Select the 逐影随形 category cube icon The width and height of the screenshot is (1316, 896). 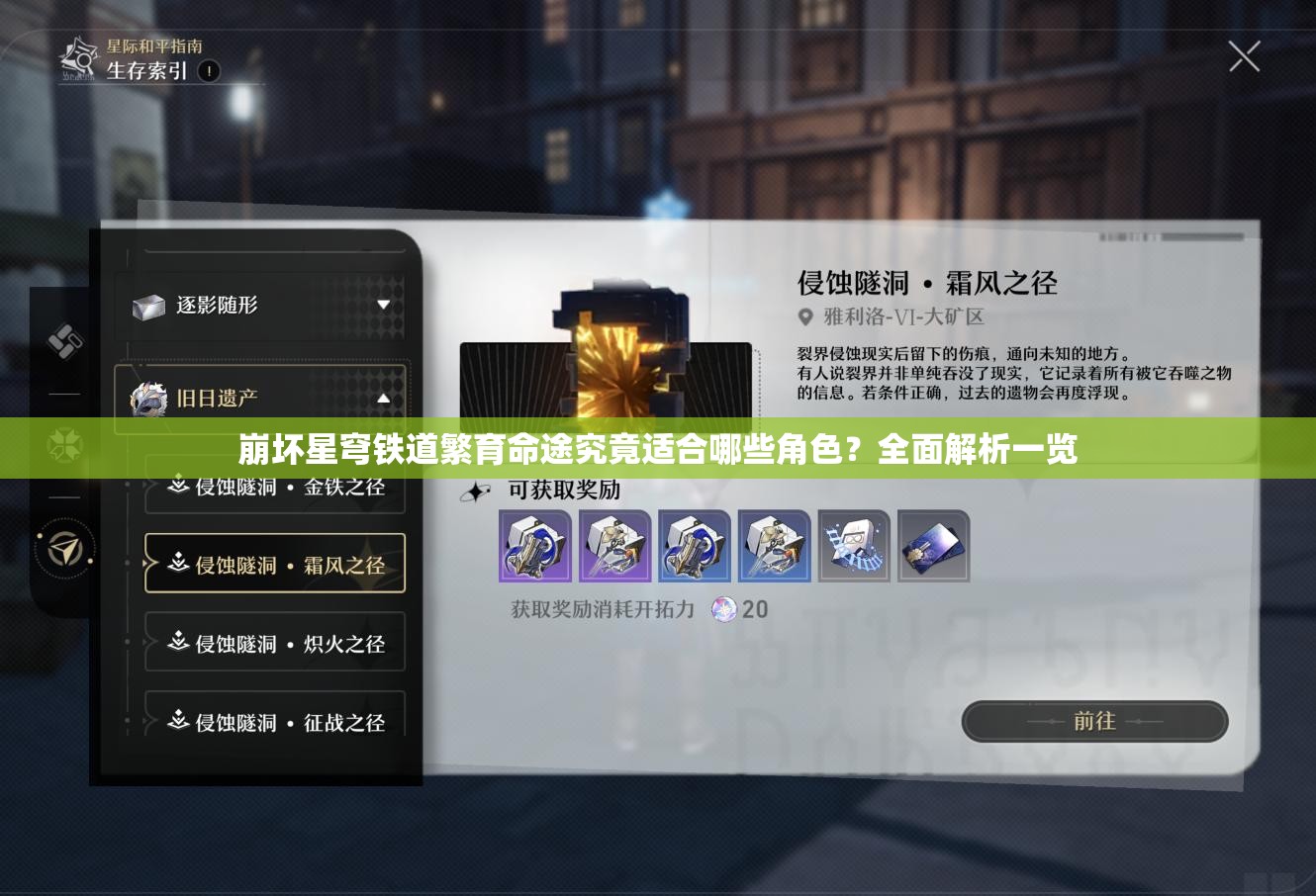tap(150, 307)
